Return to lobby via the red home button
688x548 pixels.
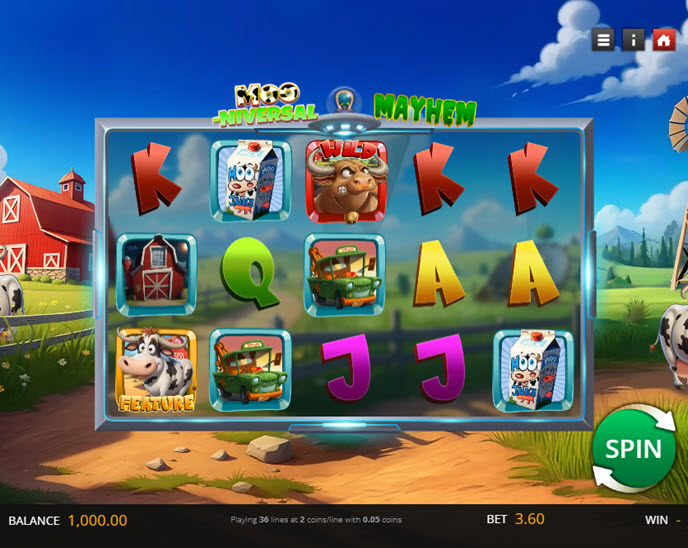(664, 39)
